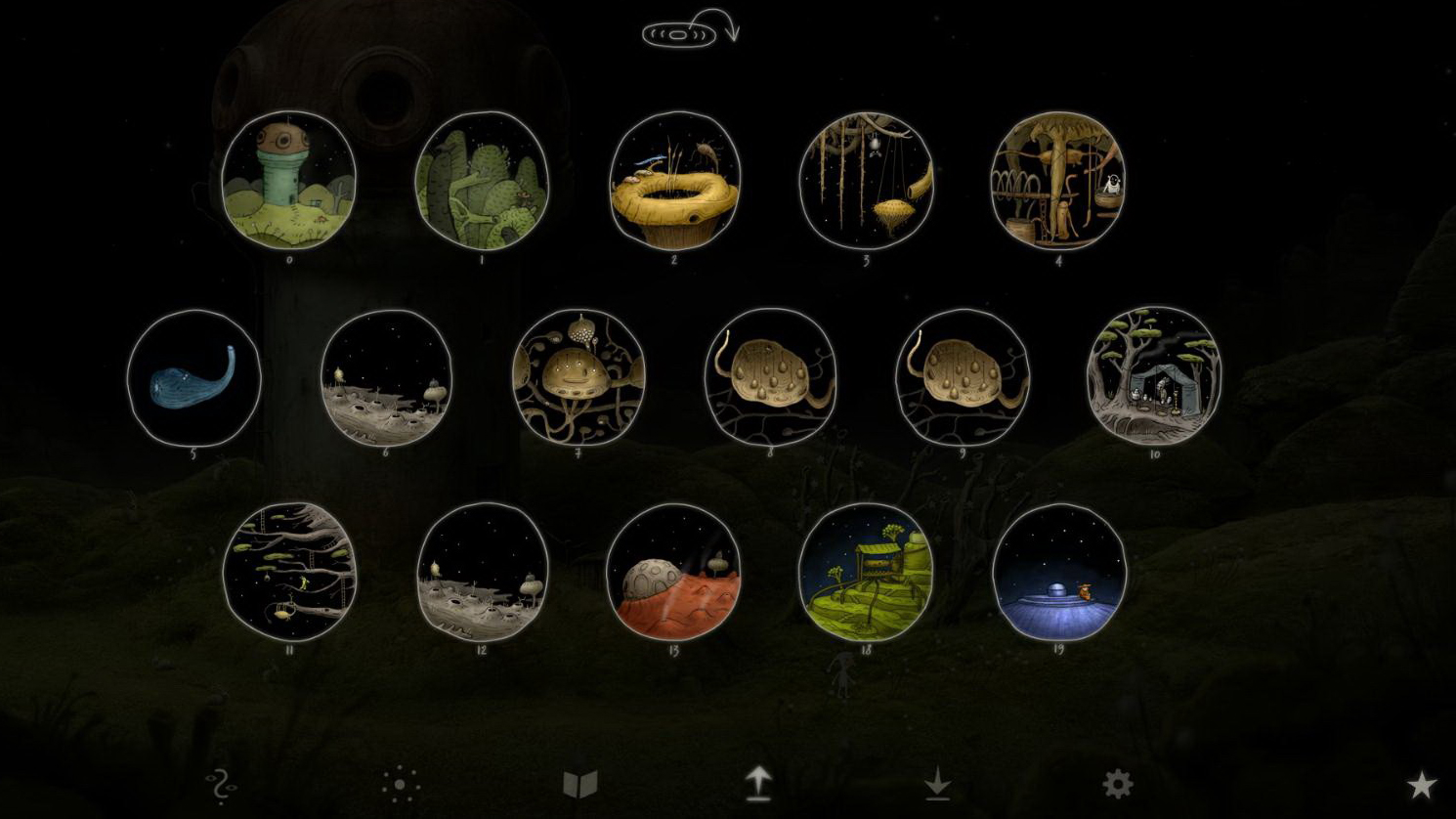Select the yellow trumpet flower level 2

coord(675,179)
